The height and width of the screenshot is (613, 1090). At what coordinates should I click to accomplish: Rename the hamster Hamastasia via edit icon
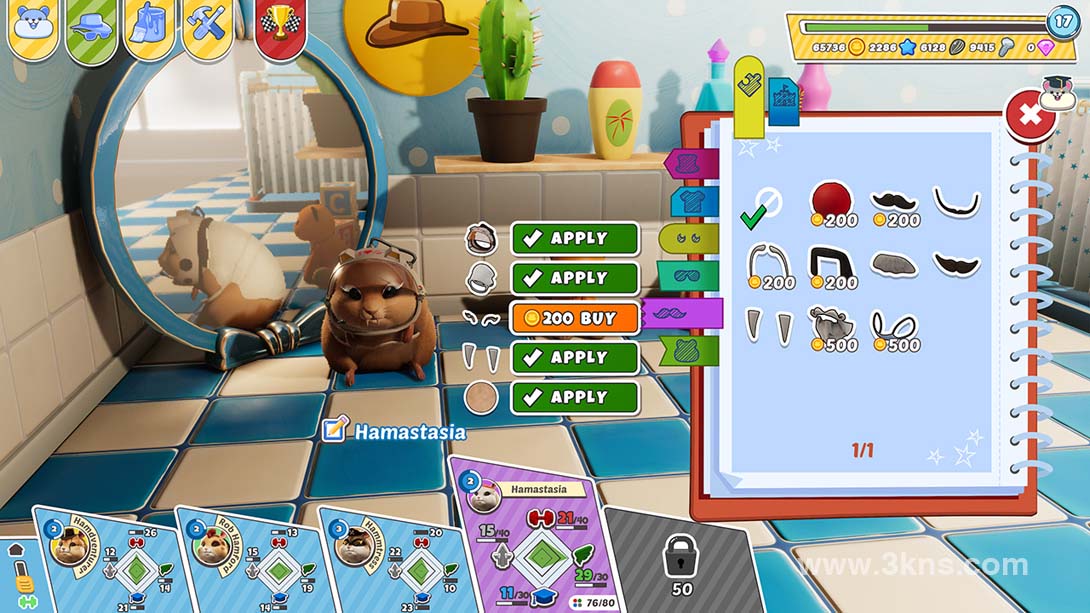(336, 431)
